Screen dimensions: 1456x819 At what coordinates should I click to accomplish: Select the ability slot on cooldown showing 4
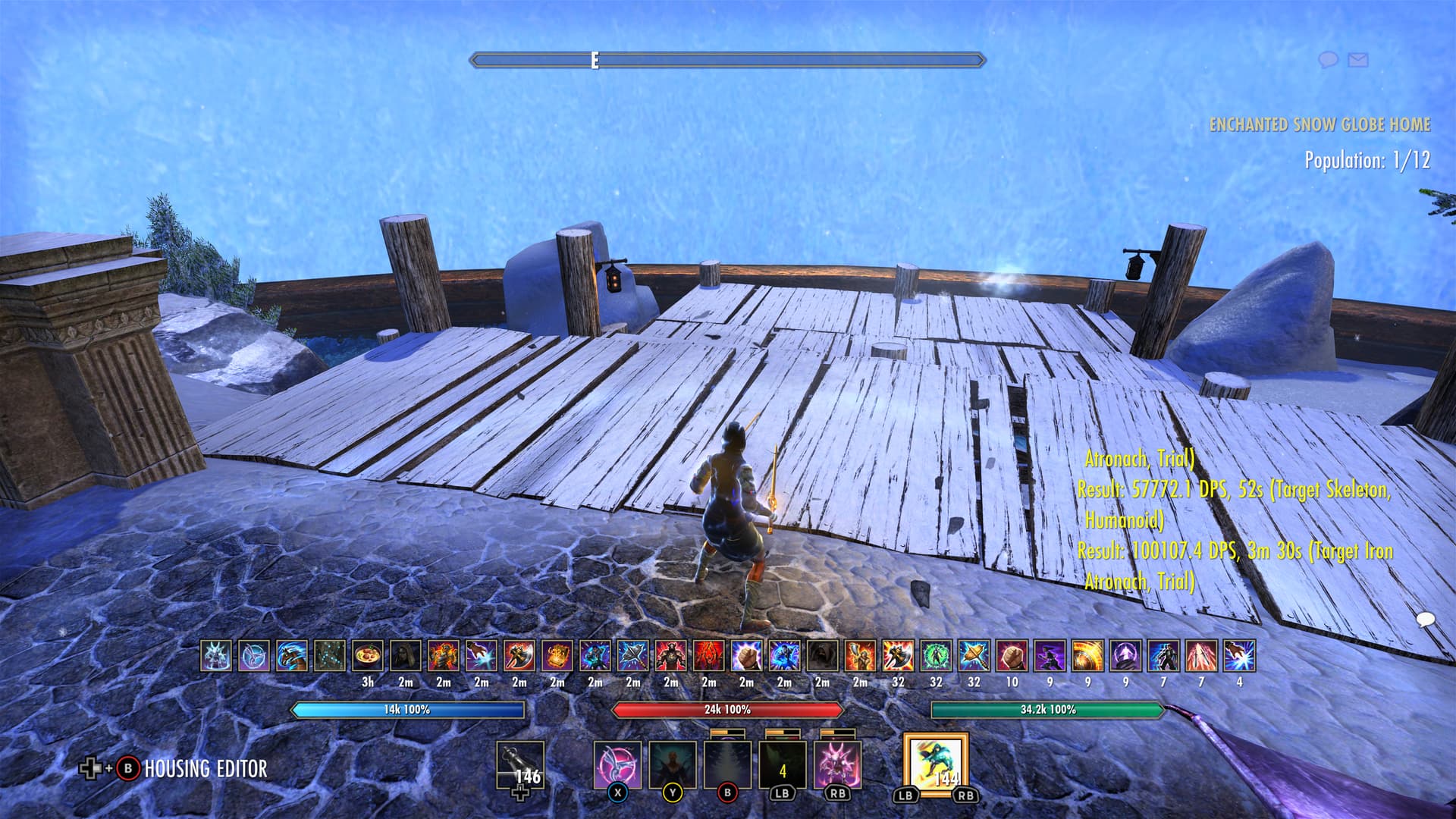pos(783,765)
